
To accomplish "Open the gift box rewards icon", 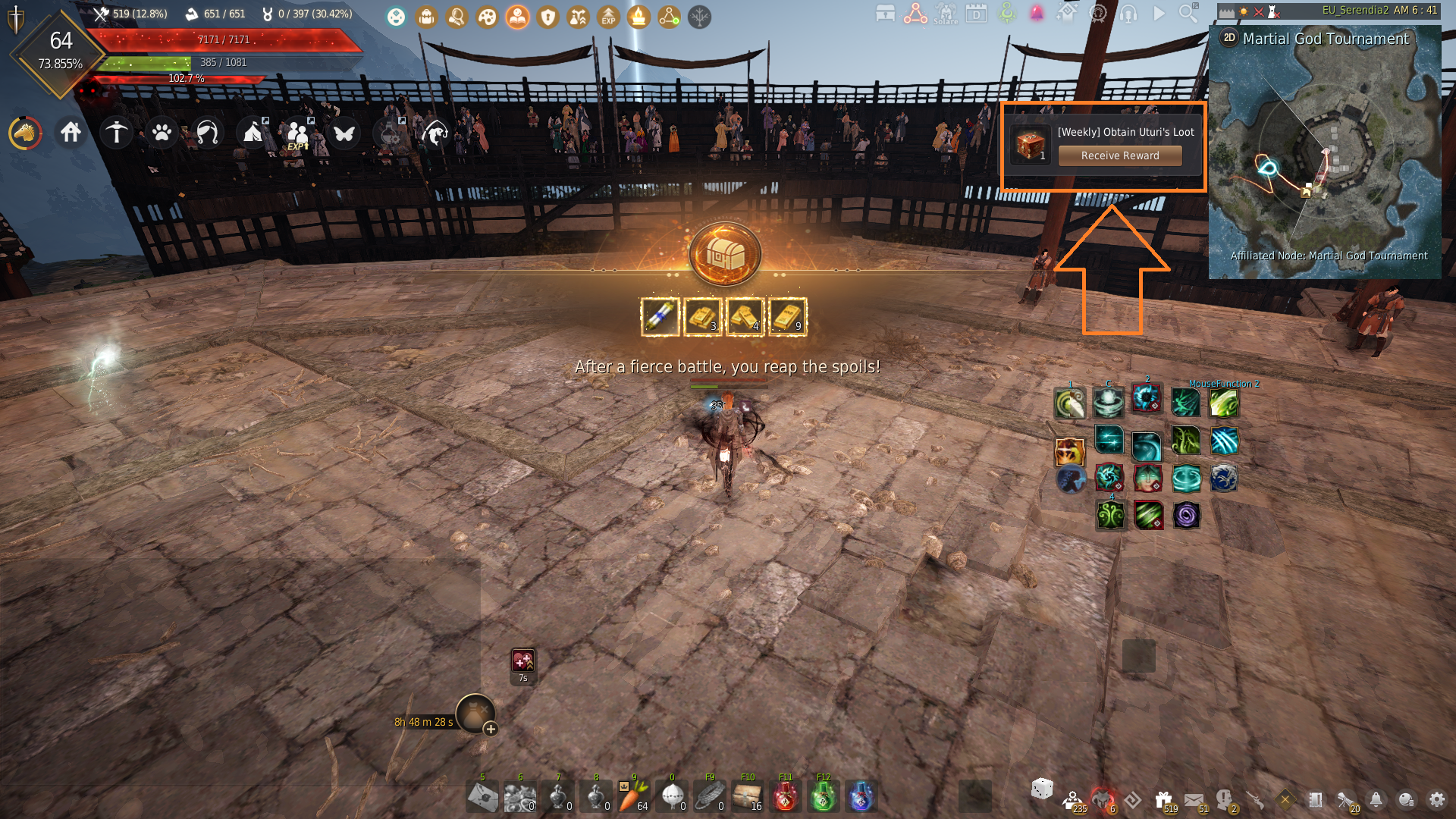I will [x=1163, y=799].
